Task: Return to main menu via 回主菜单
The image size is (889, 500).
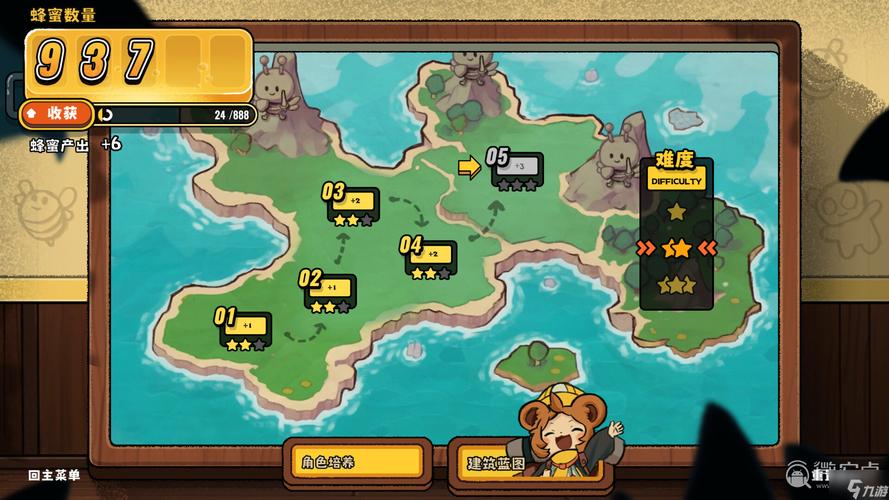Action: [x=55, y=475]
